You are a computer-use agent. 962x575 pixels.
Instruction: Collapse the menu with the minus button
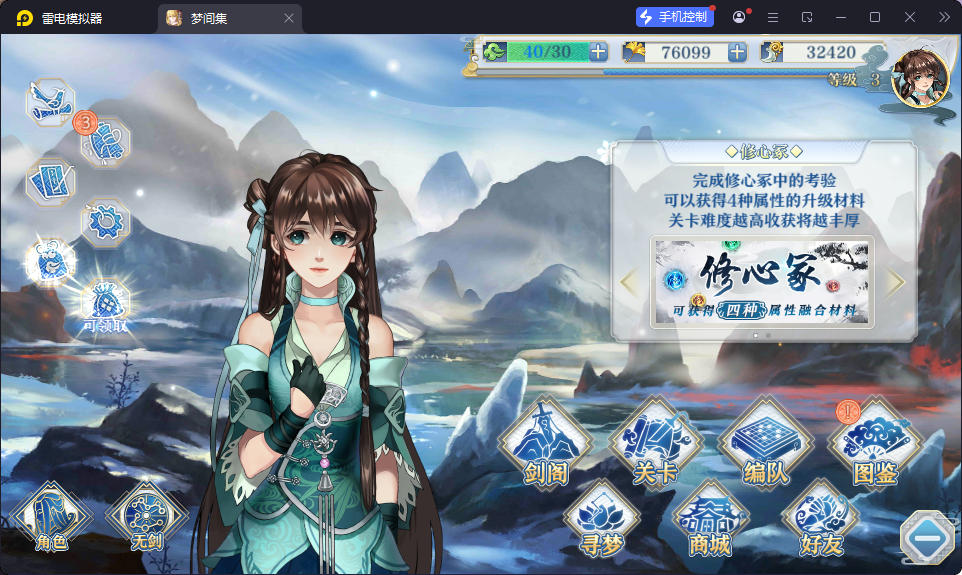(x=928, y=539)
